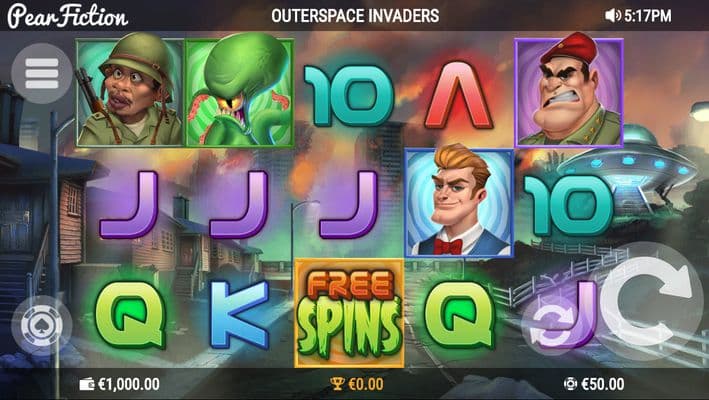The image size is (709, 400).
Task: Toggle the sound speaker icon
Action: [613, 17]
